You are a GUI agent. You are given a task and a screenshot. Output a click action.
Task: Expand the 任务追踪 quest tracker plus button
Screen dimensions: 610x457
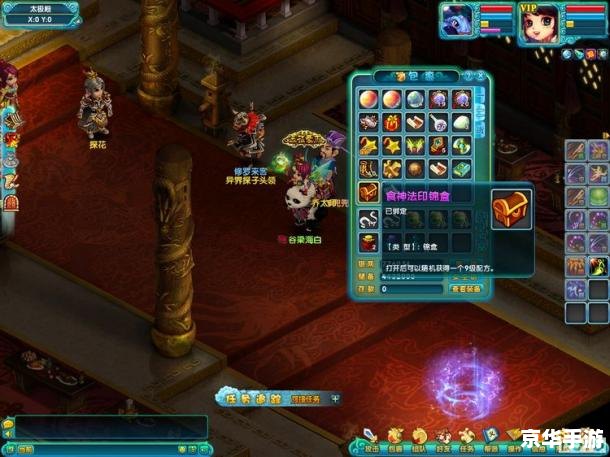tap(335, 398)
